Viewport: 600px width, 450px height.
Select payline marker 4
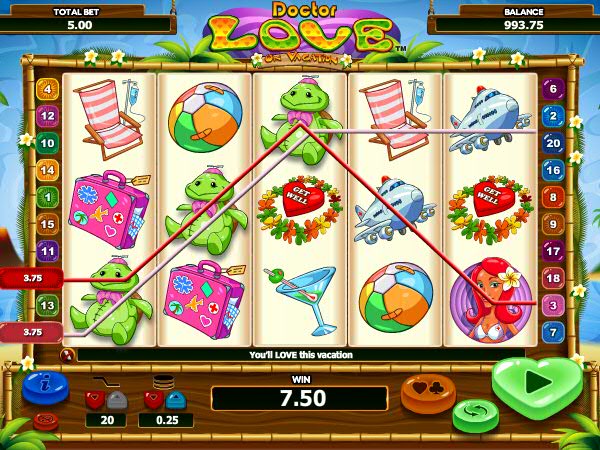click(47, 88)
